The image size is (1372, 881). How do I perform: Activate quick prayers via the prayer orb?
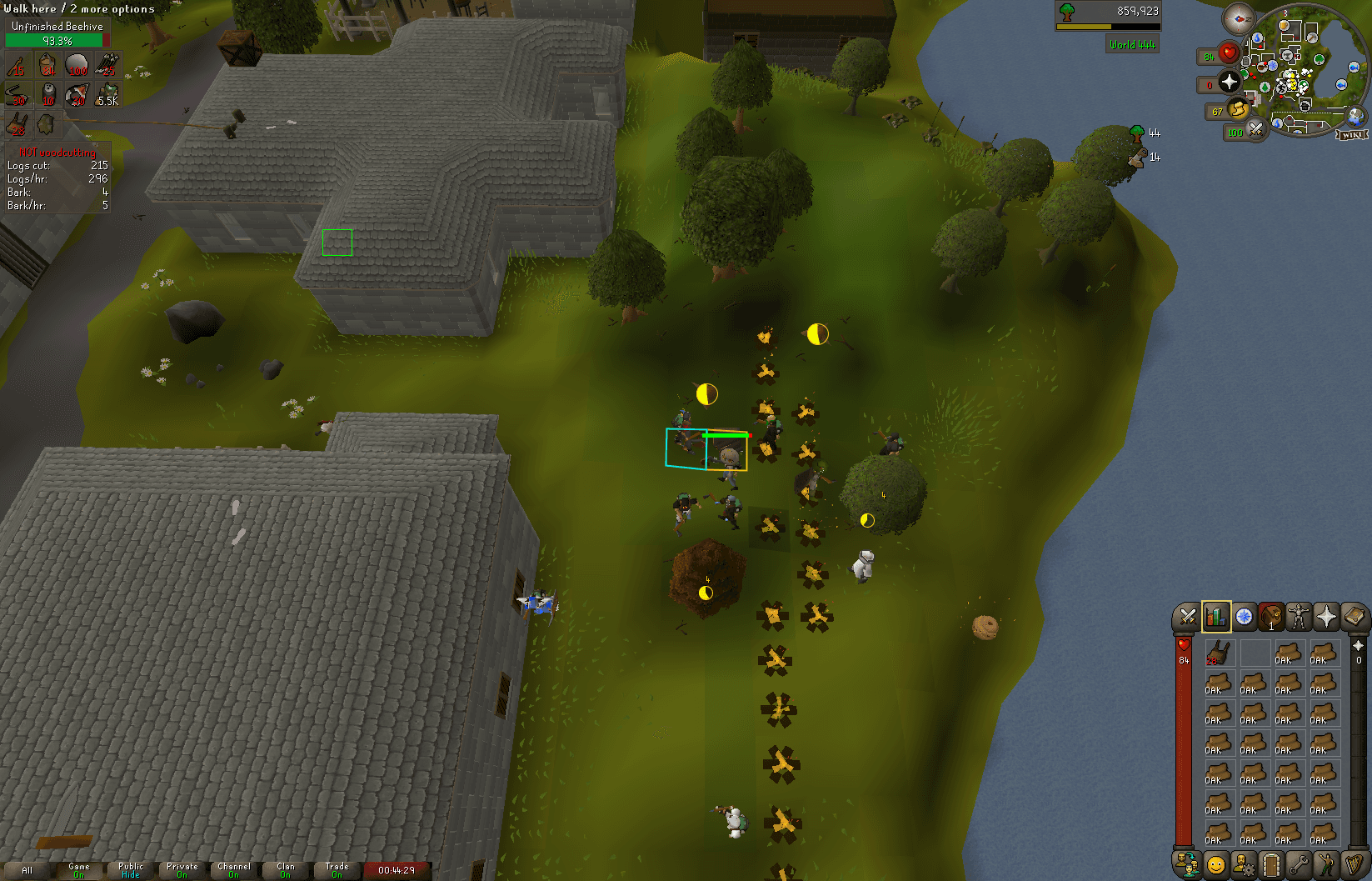(1230, 83)
